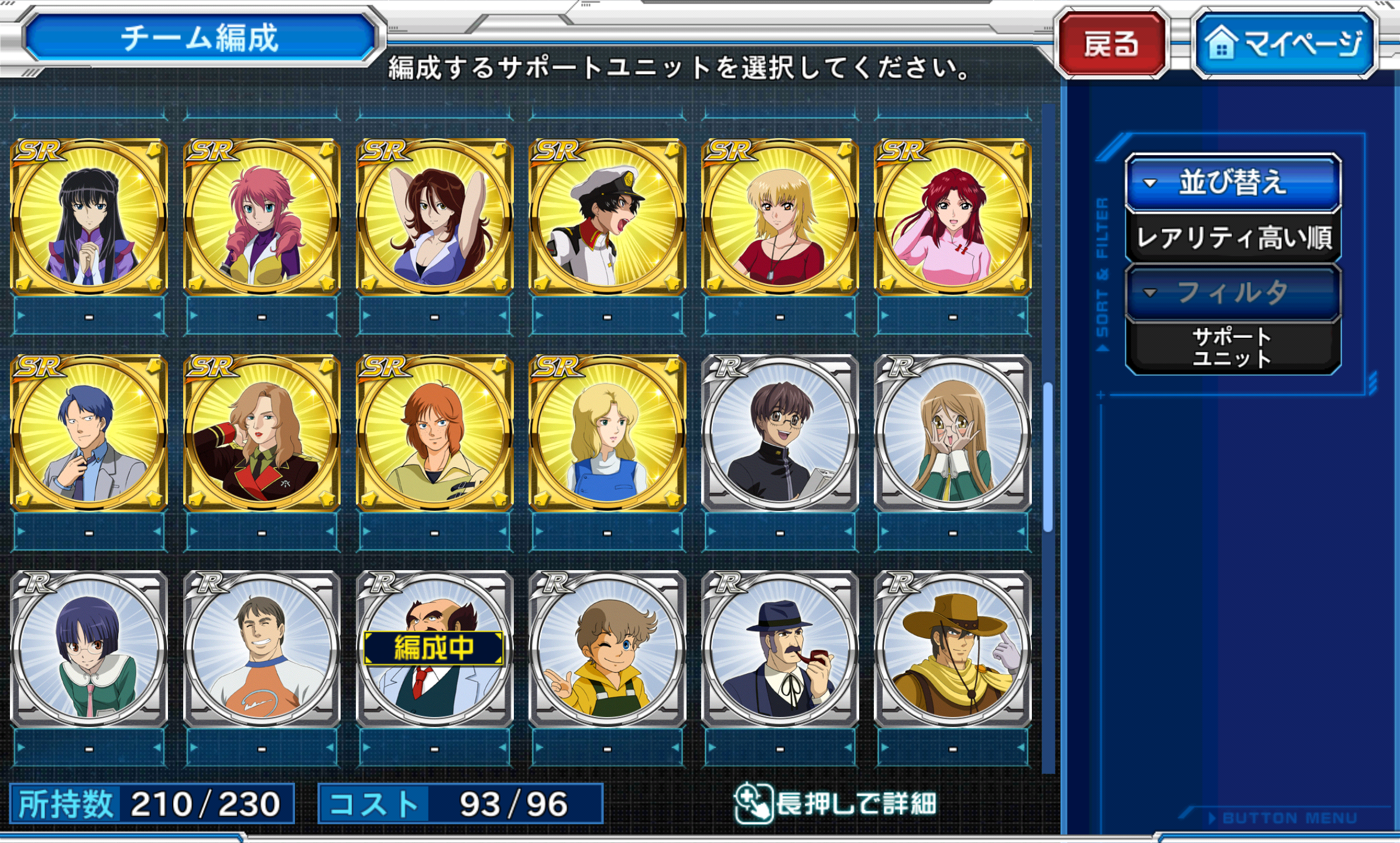Choose the SR pink-haired girl support unit
Viewport: 1400px width, 843px height.
tap(262, 217)
